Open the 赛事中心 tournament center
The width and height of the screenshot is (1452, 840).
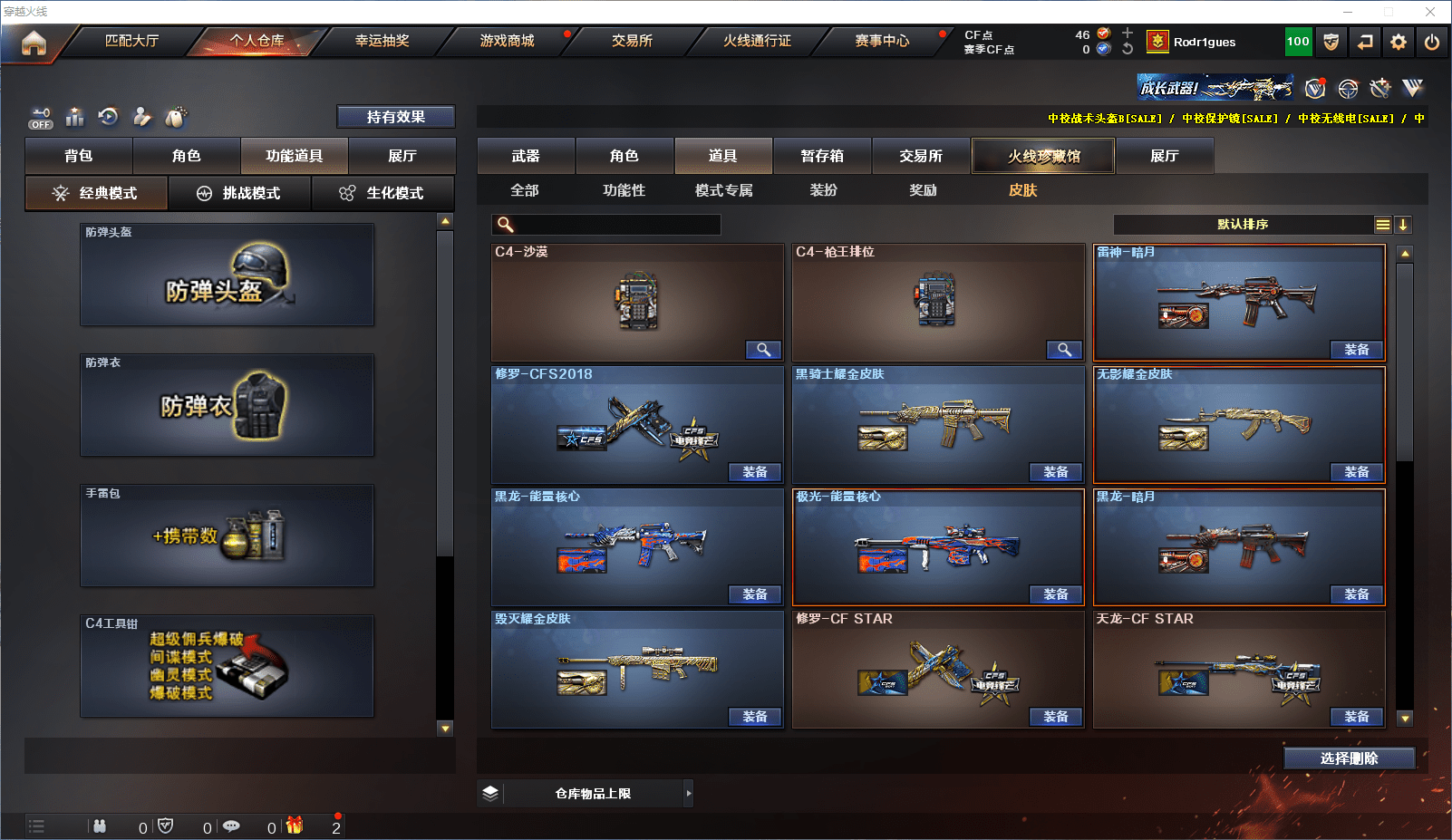[882, 41]
